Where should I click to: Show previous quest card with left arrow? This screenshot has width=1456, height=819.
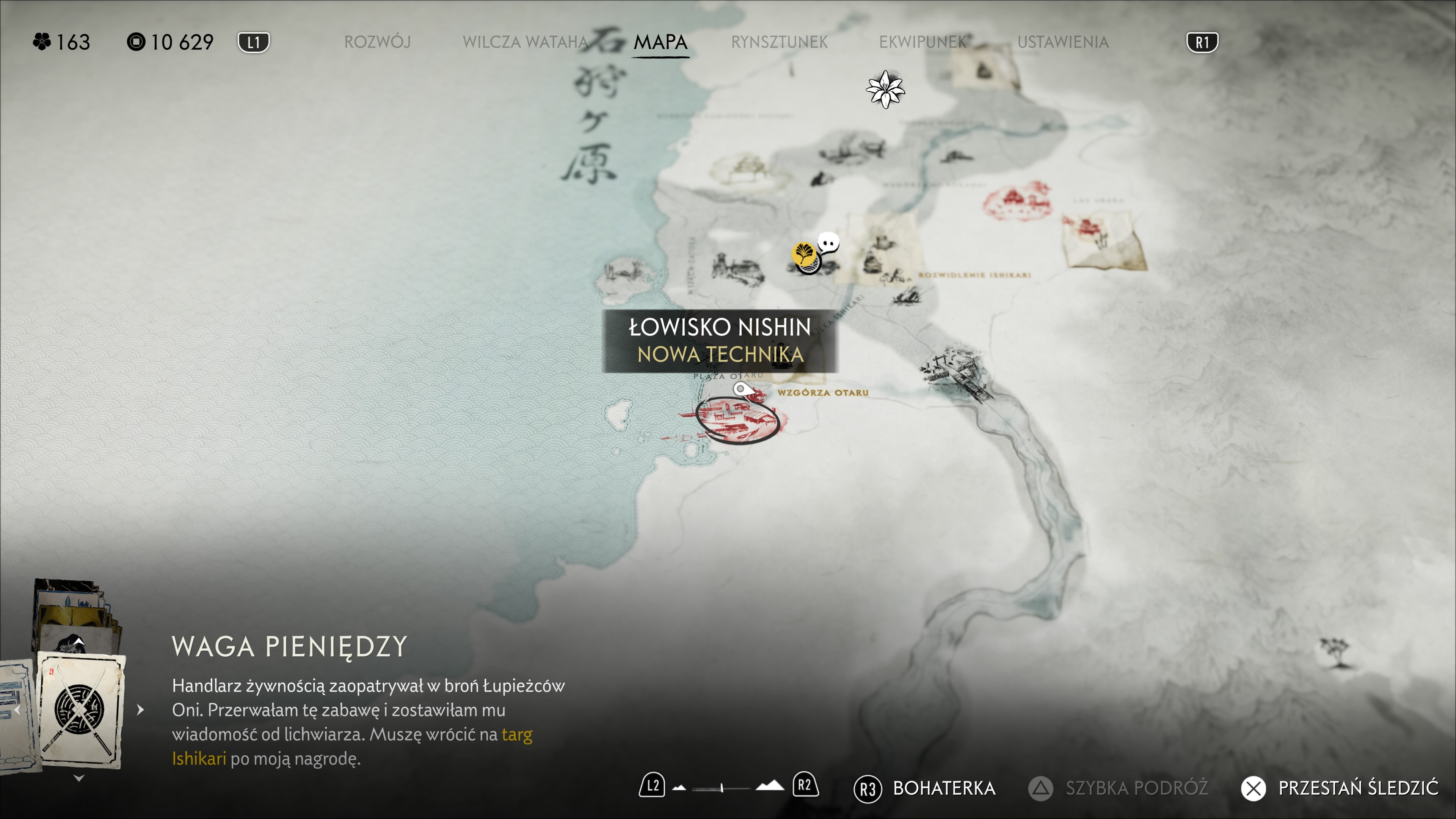(17, 710)
